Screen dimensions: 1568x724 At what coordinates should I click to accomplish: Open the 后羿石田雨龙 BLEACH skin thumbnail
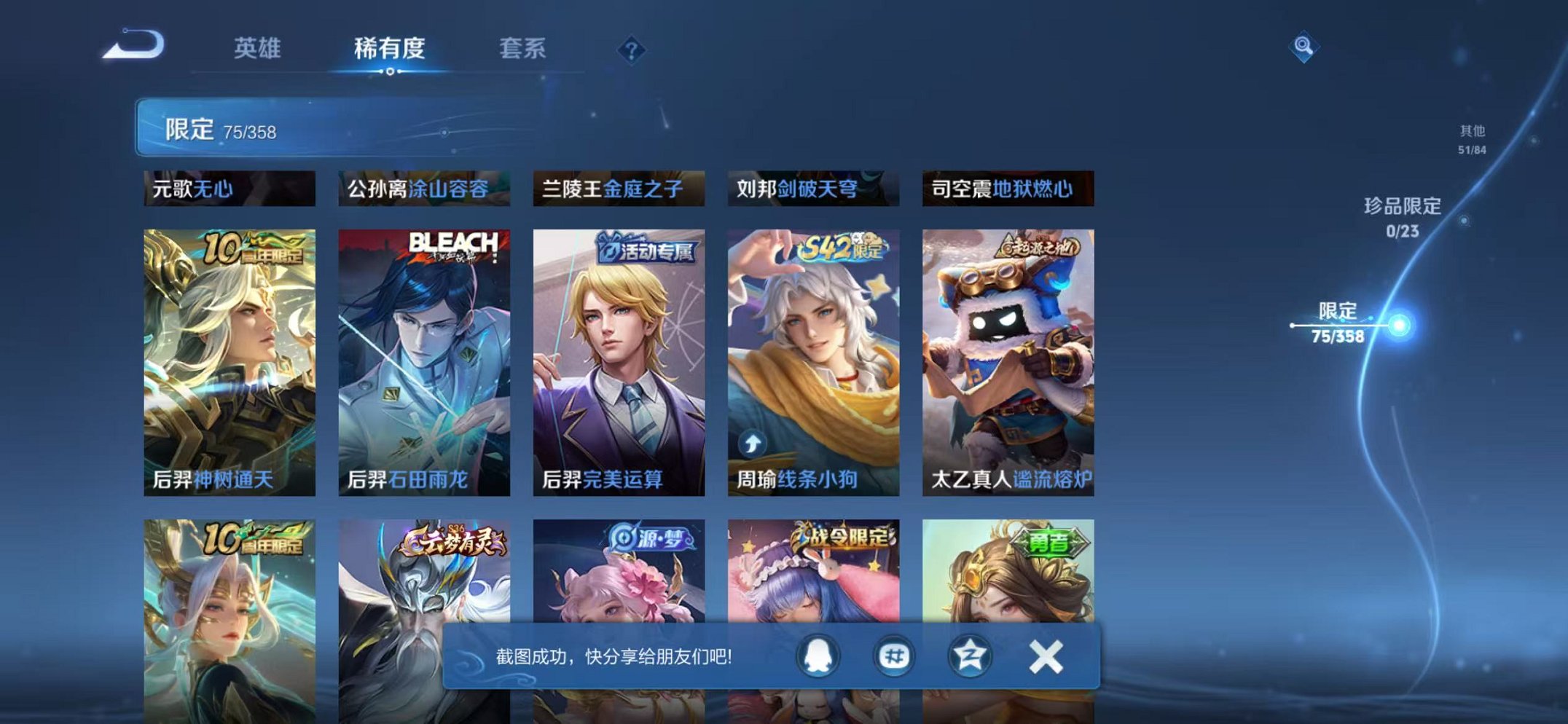coord(423,357)
